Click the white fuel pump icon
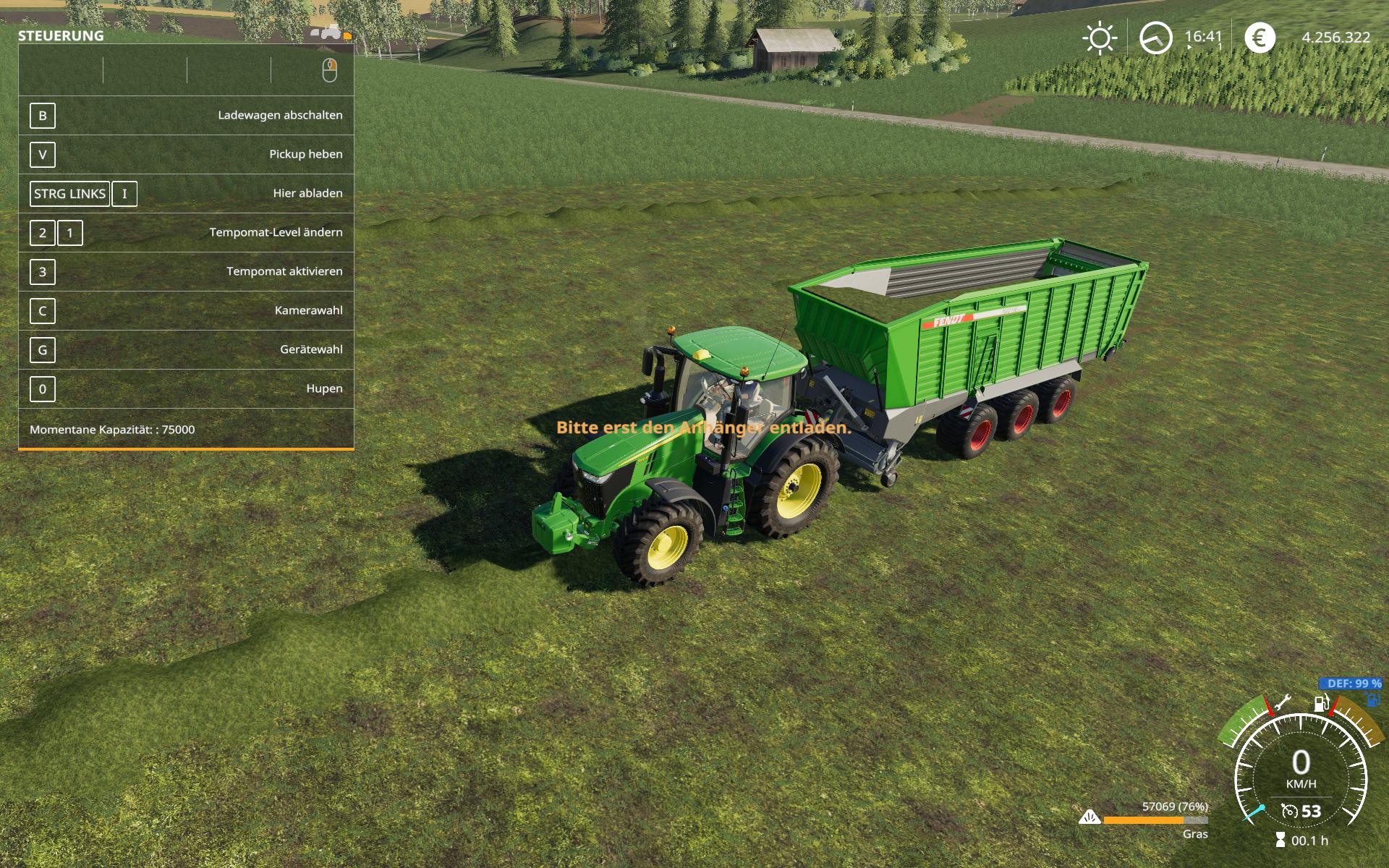Screen dimensions: 1389x868 click(1321, 702)
